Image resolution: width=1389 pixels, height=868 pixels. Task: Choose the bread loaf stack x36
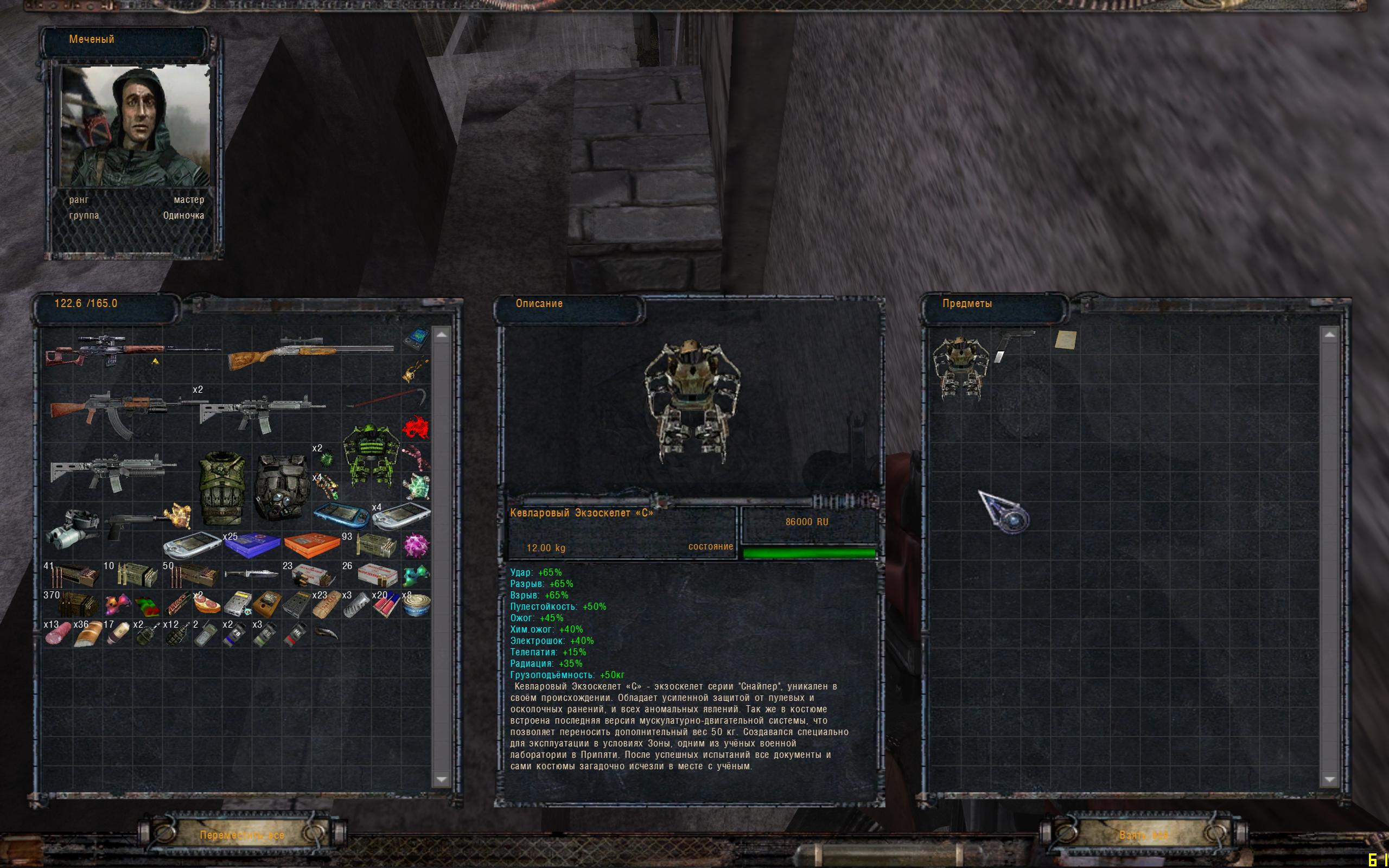[x=86, y=634]
